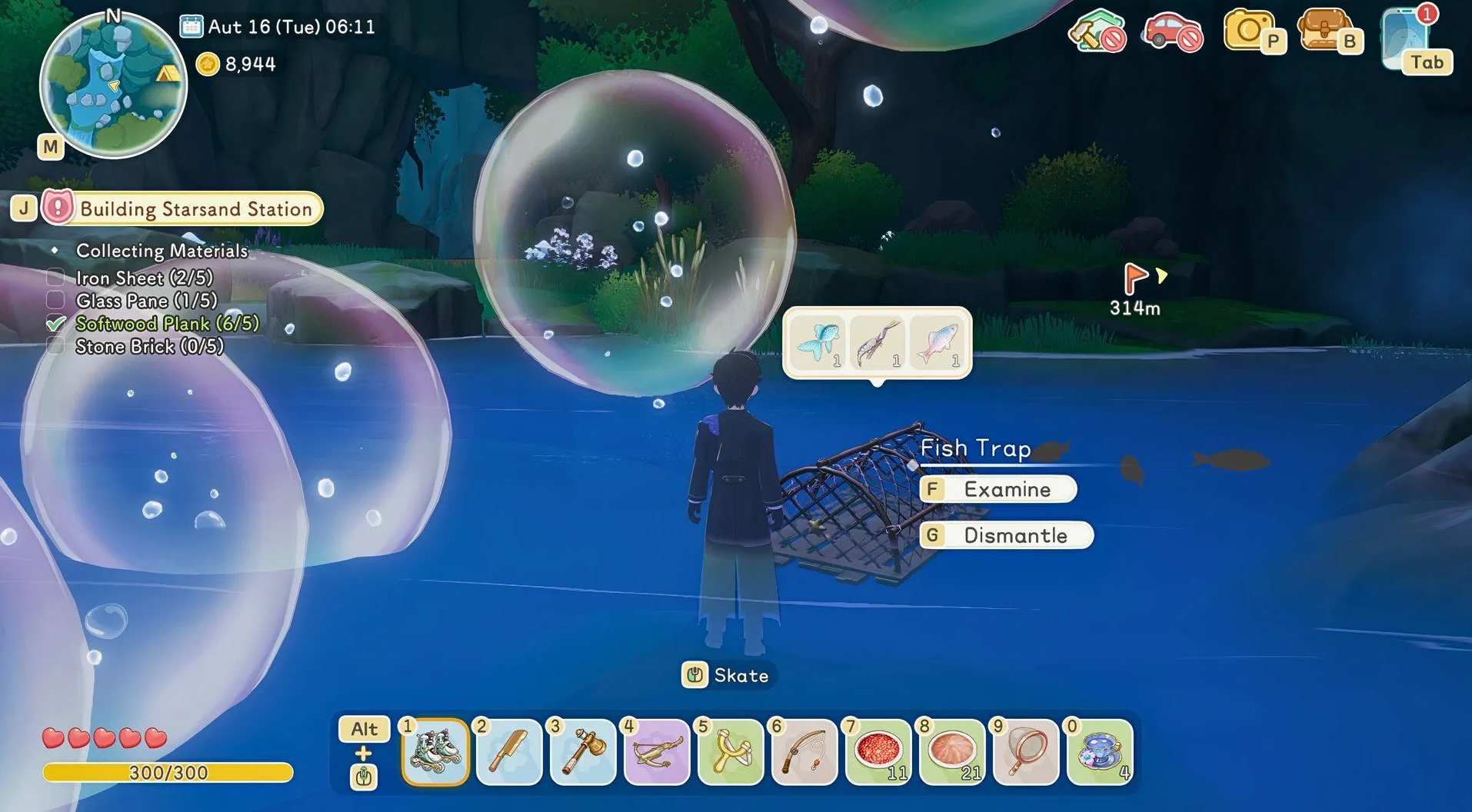The width and height of the screenshot is (1472, 812).
Task: Select the red food bowl with 11
Action: [878, 752]
